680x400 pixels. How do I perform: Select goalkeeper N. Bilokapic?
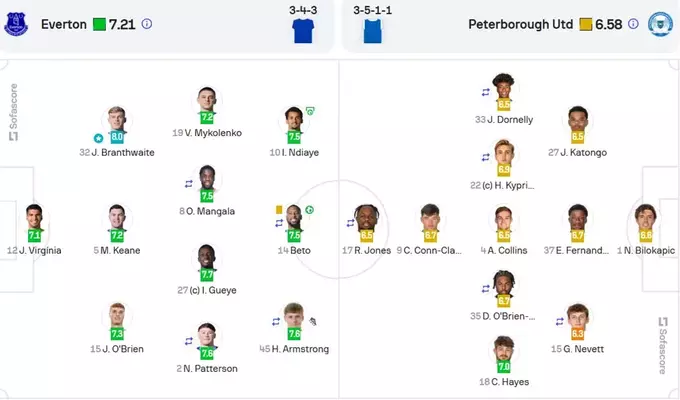pos(645,221)
